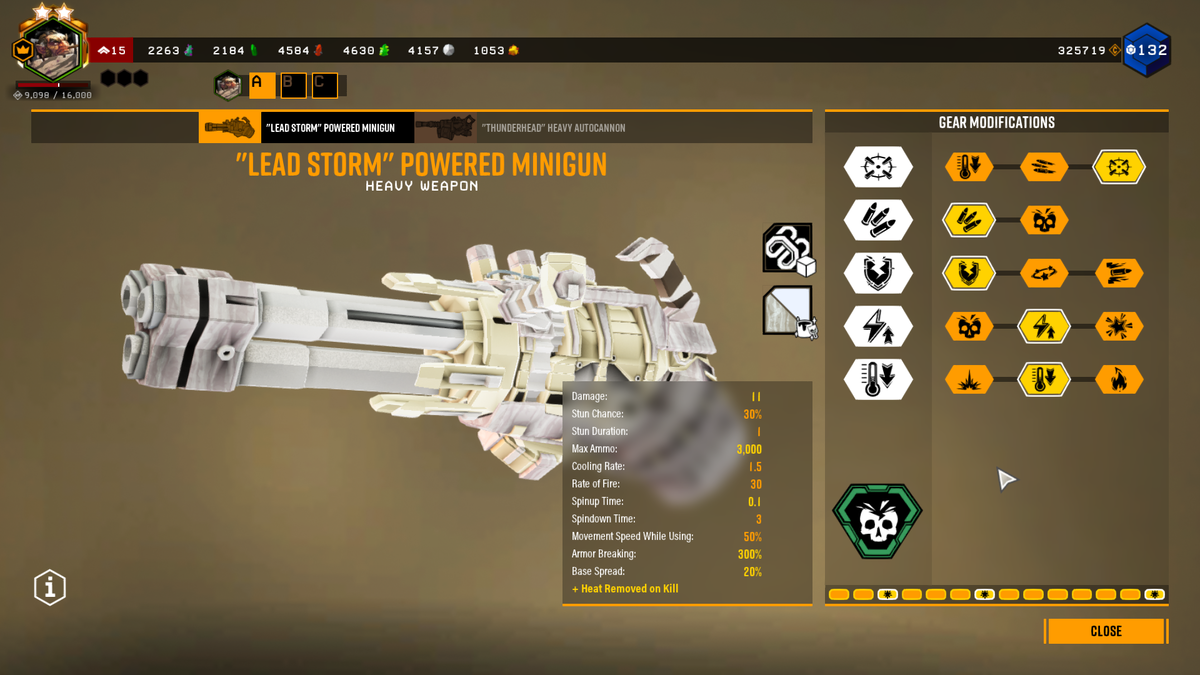Choose loadout C
This screenshot has height=675, width=1200.
coord(325,85)
